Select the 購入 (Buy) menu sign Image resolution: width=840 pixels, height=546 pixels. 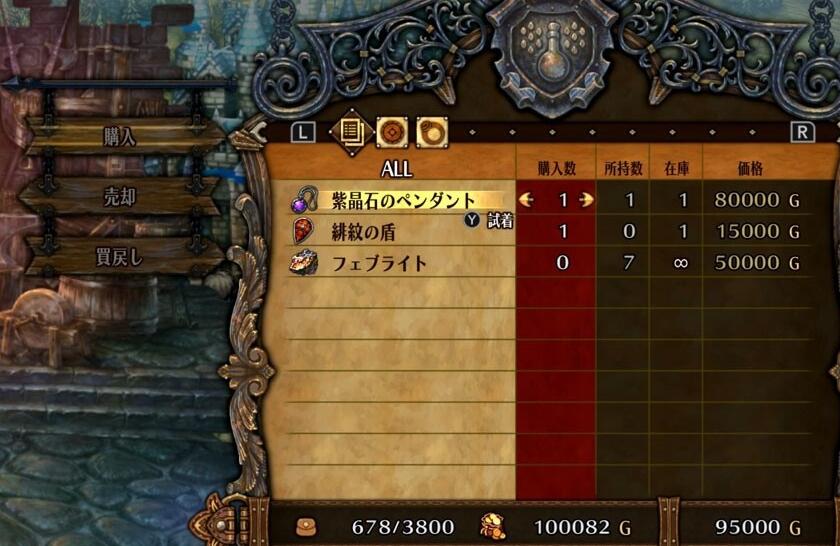coord(120,136)
